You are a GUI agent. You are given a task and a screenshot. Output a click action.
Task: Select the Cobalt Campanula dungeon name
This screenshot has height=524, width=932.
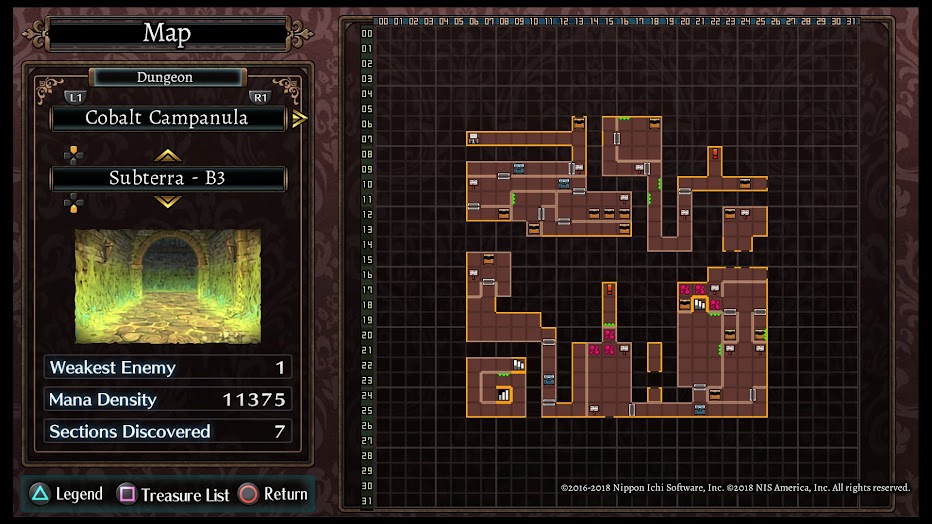pos(167,118)
